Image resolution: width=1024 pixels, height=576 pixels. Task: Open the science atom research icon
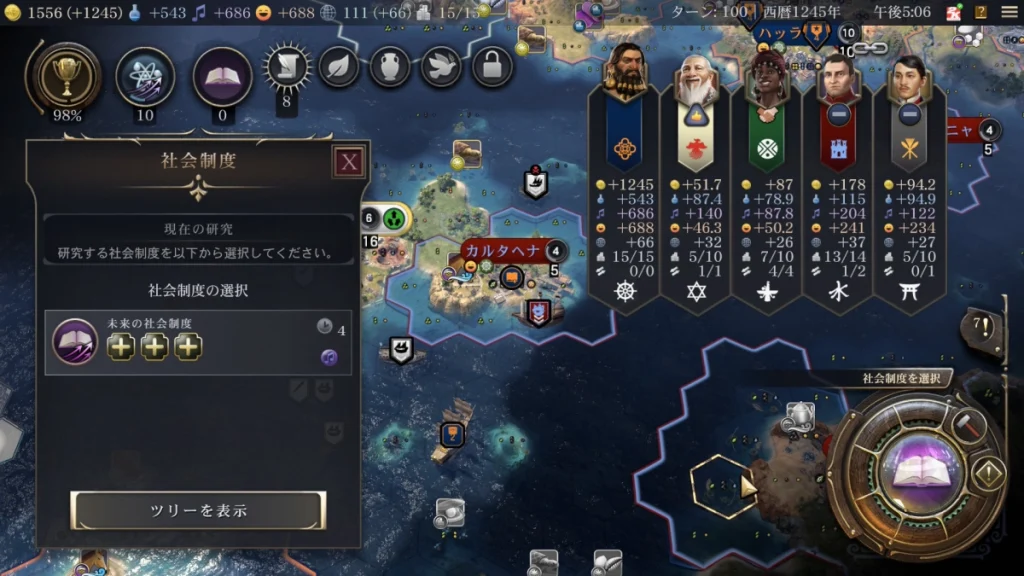click(x=145, y=76)
